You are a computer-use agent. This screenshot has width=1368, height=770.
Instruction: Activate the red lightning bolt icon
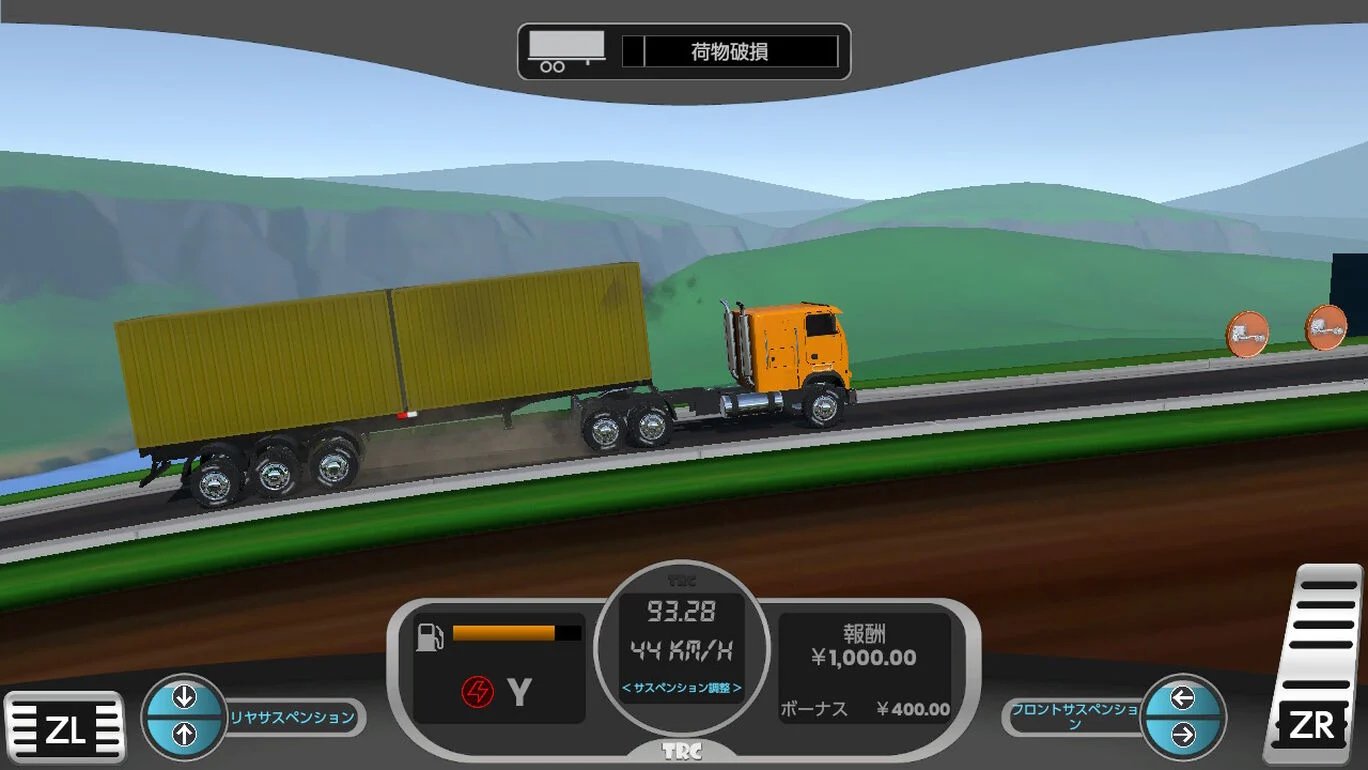pyautogui.click(x=477, y=692)
